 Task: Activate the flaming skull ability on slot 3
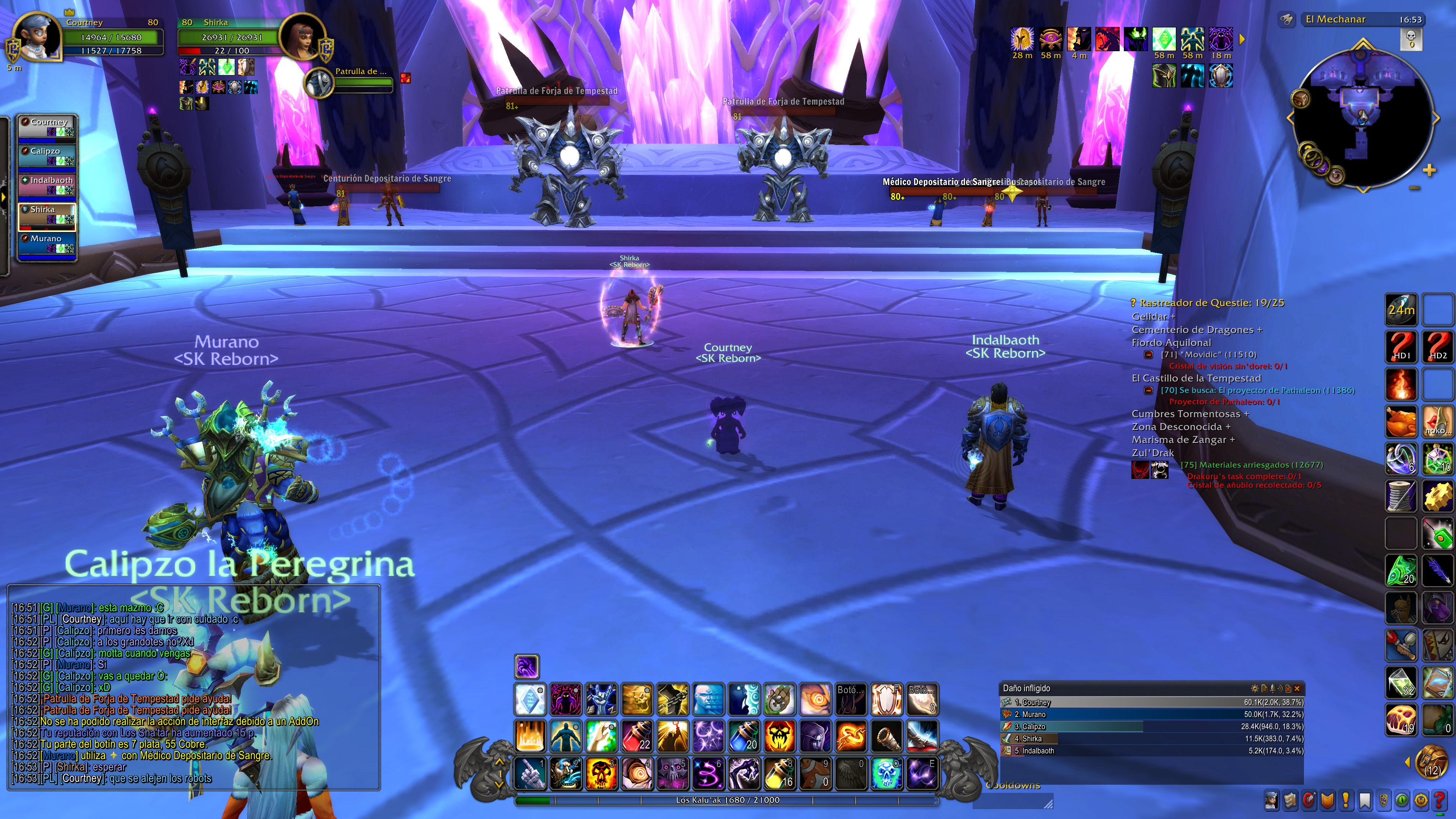point(601,773)
